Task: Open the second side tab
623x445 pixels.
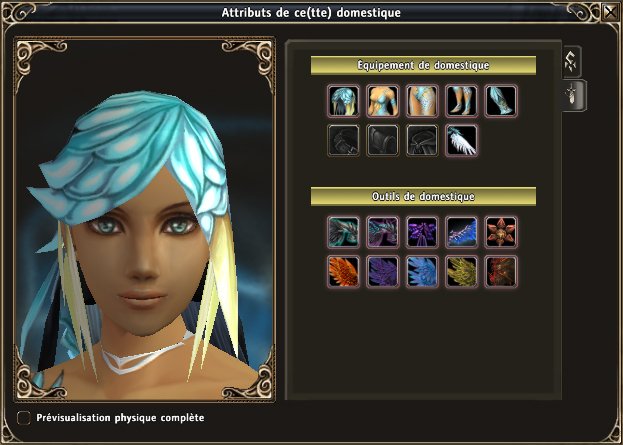Action: click(574, 97)
